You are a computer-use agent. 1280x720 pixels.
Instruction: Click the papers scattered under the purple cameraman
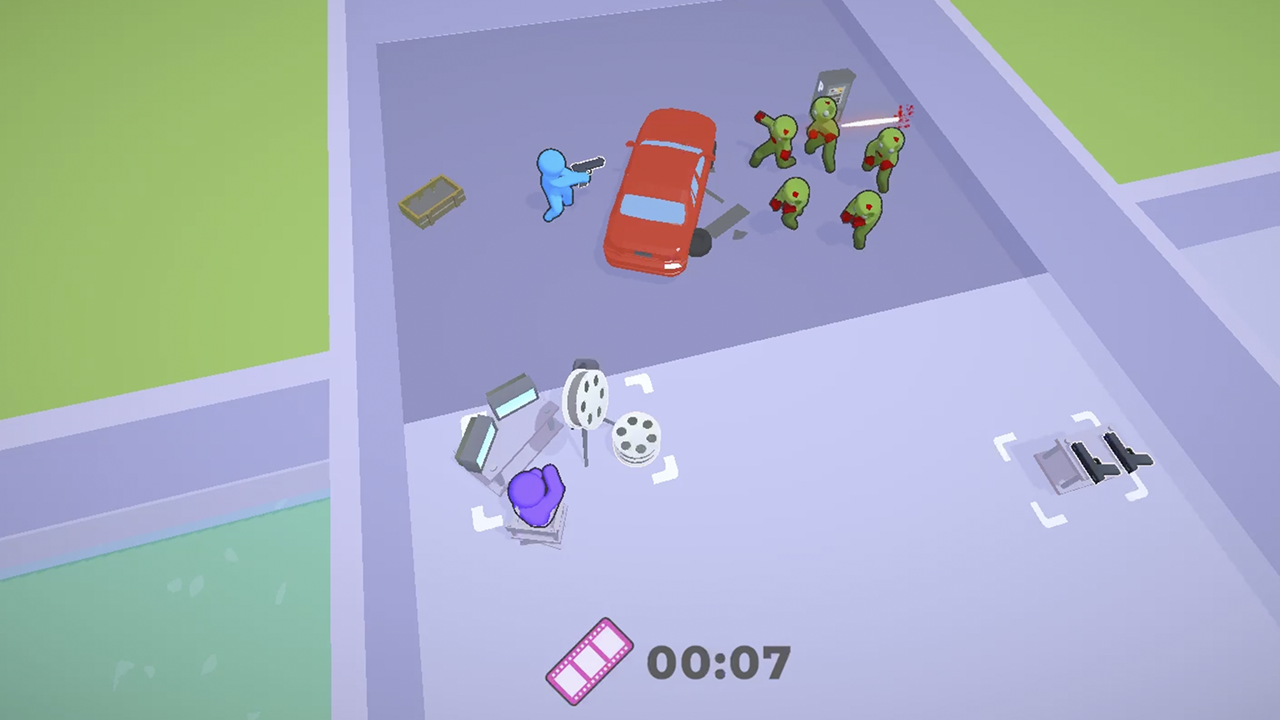coord(540,540)
